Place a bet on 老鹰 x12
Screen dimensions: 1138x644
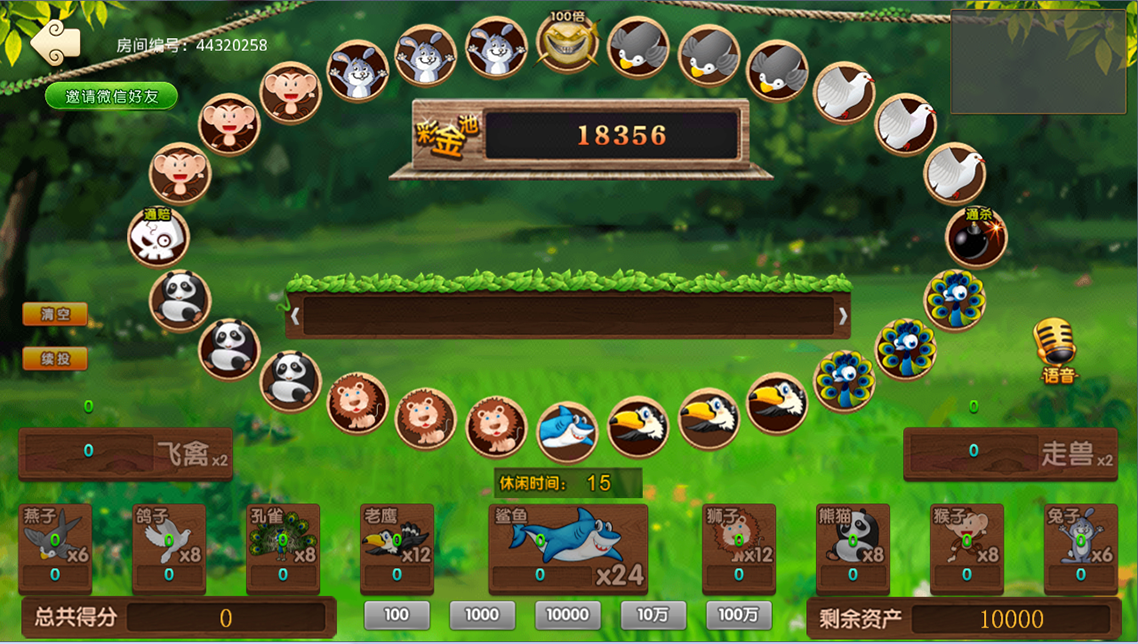point(397,548)
